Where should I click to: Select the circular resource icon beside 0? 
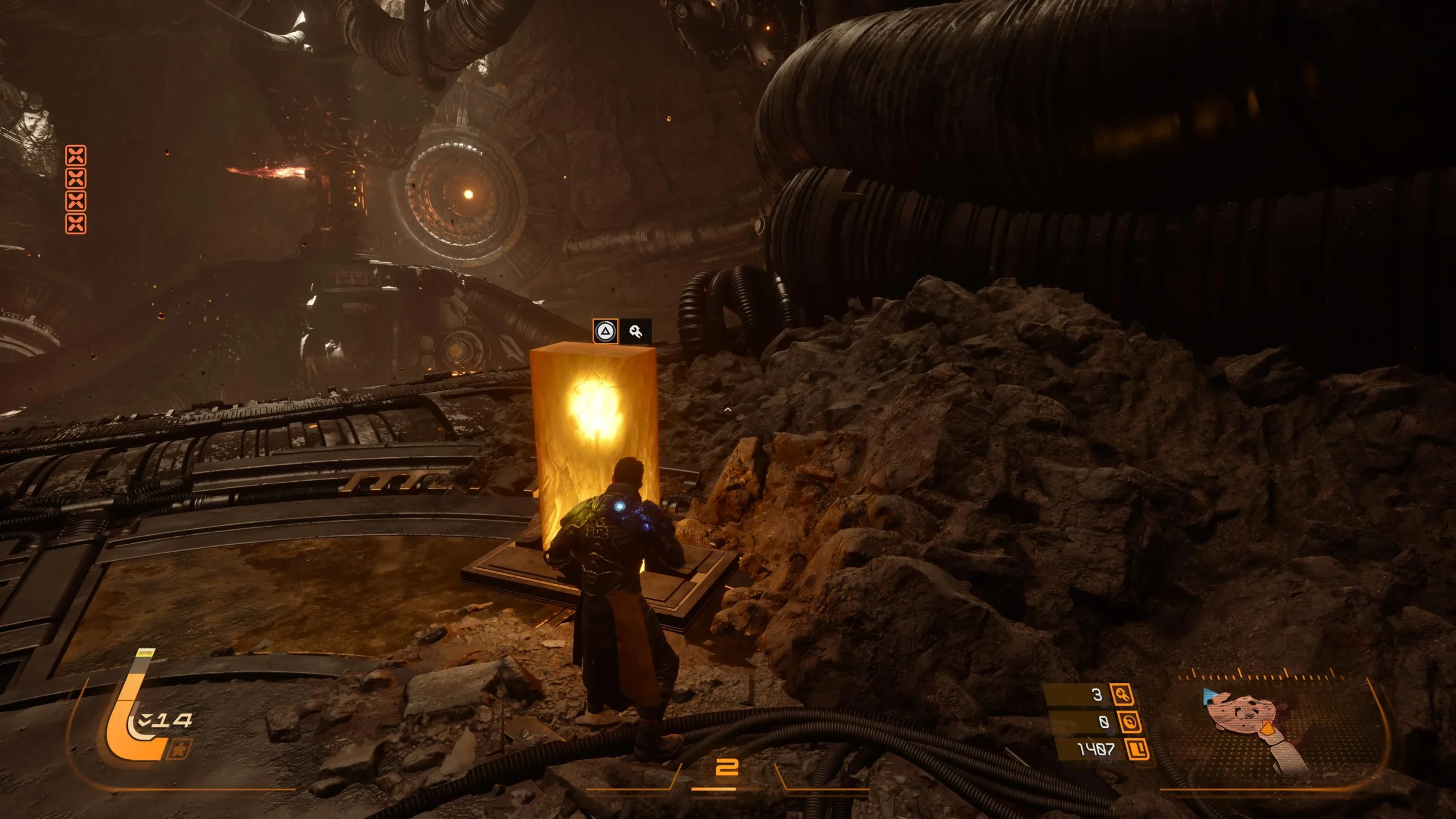(1129, 722)
